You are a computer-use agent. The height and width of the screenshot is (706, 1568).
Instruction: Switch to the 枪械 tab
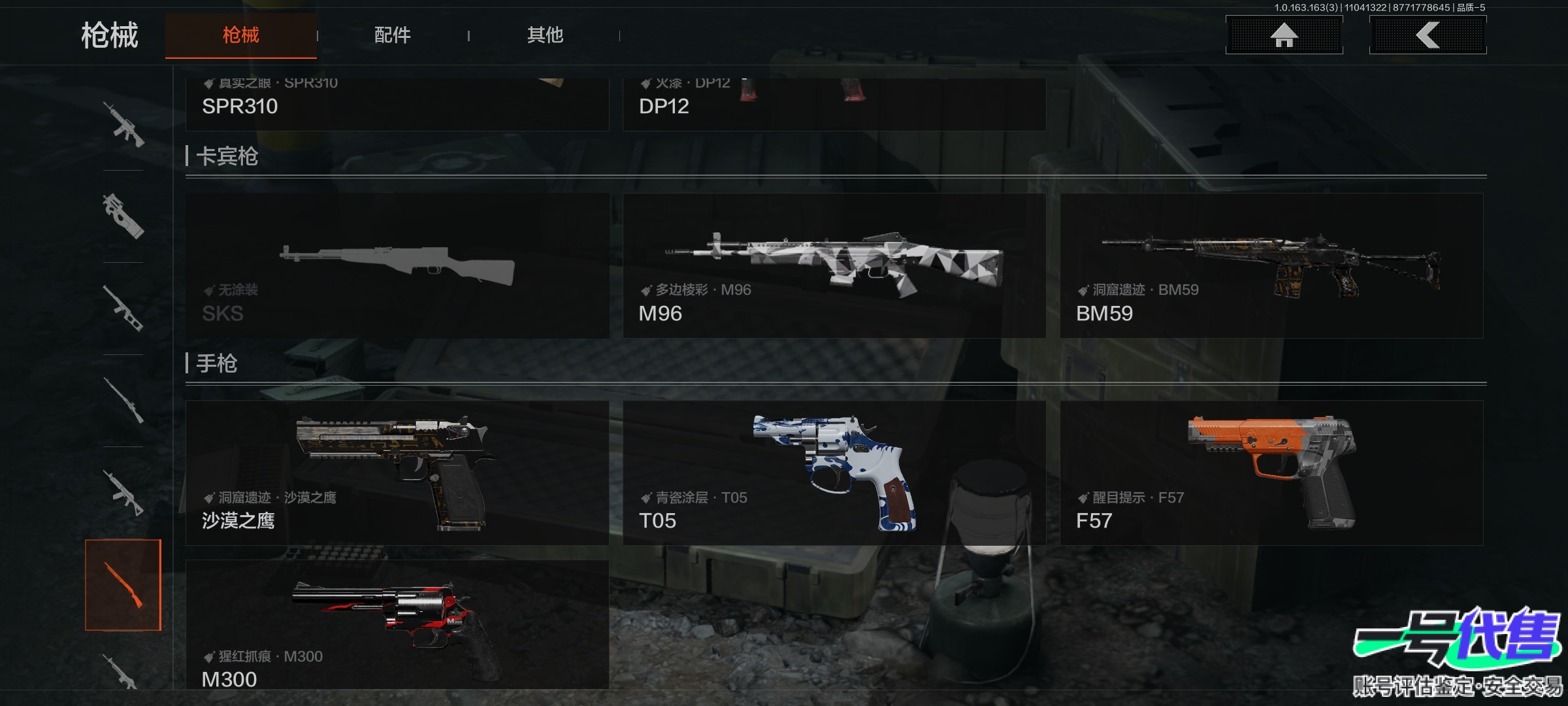(x=240, y=35)
